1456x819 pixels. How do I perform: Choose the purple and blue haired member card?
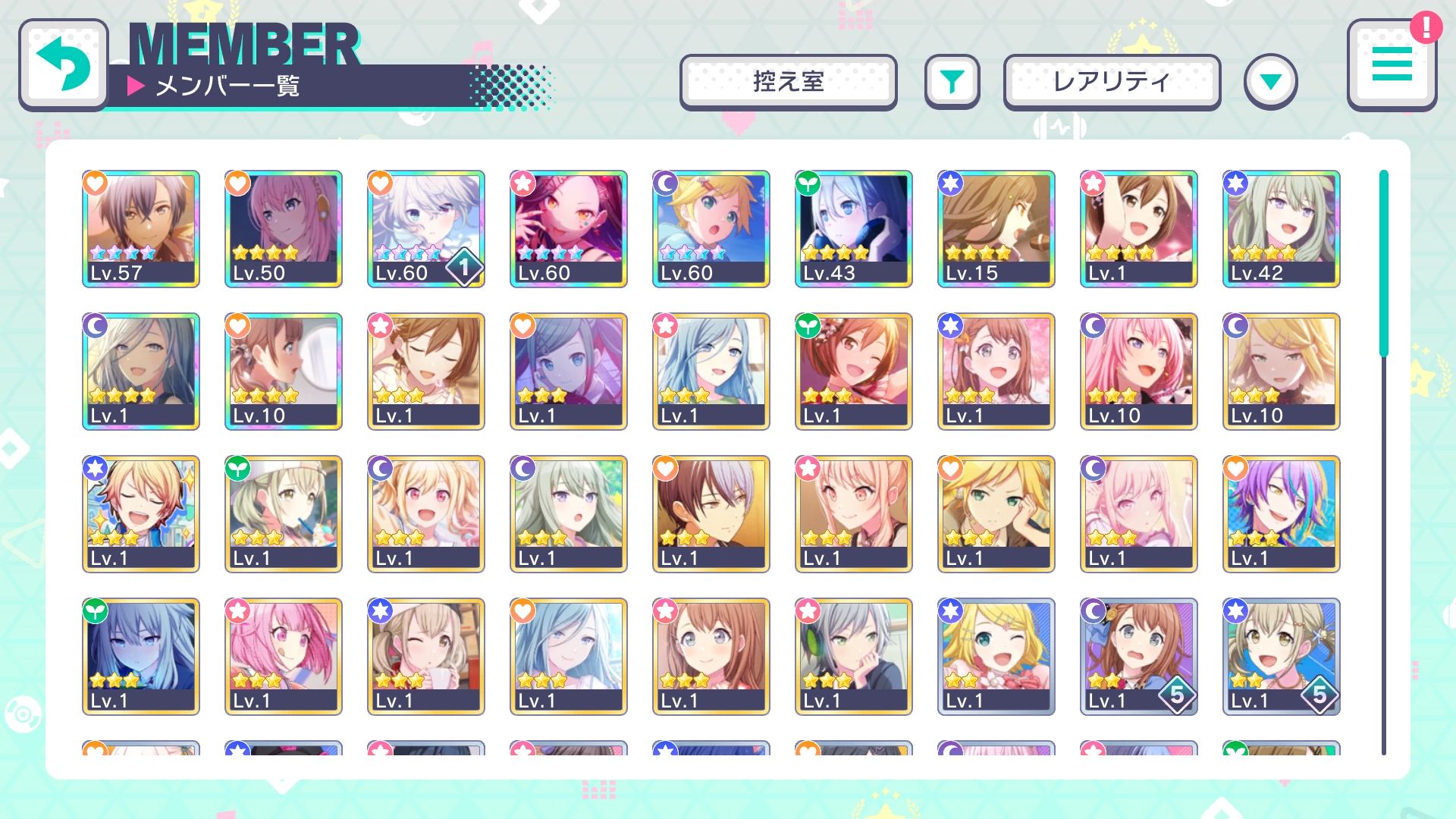(x=1282, y=514)
